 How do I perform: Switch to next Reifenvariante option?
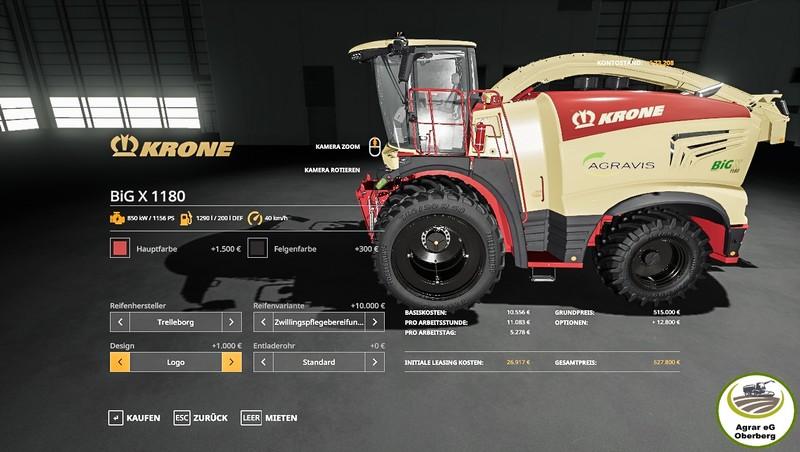(375, 322)
